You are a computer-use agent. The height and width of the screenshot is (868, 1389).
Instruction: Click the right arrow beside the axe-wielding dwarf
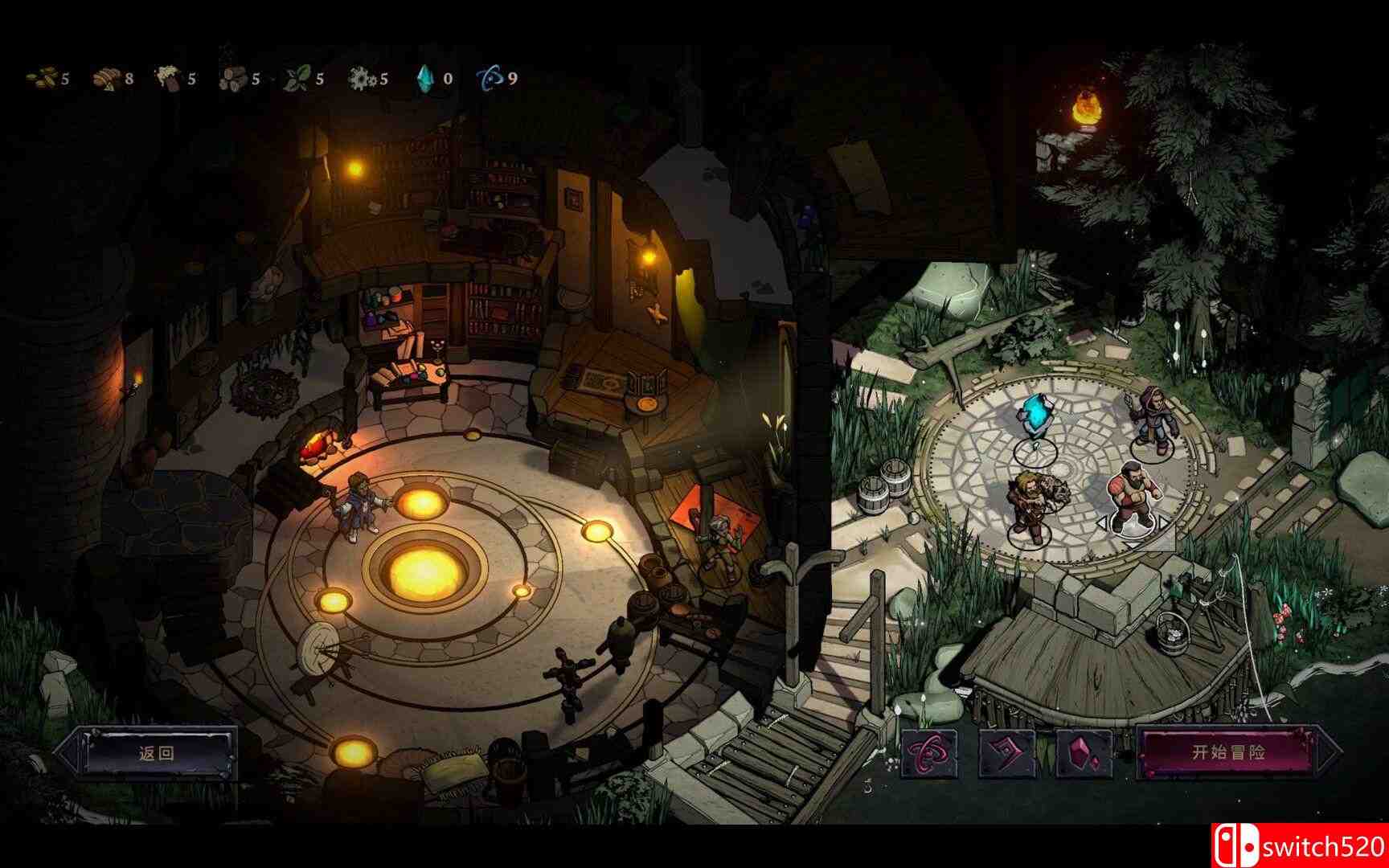point(1163,522)
